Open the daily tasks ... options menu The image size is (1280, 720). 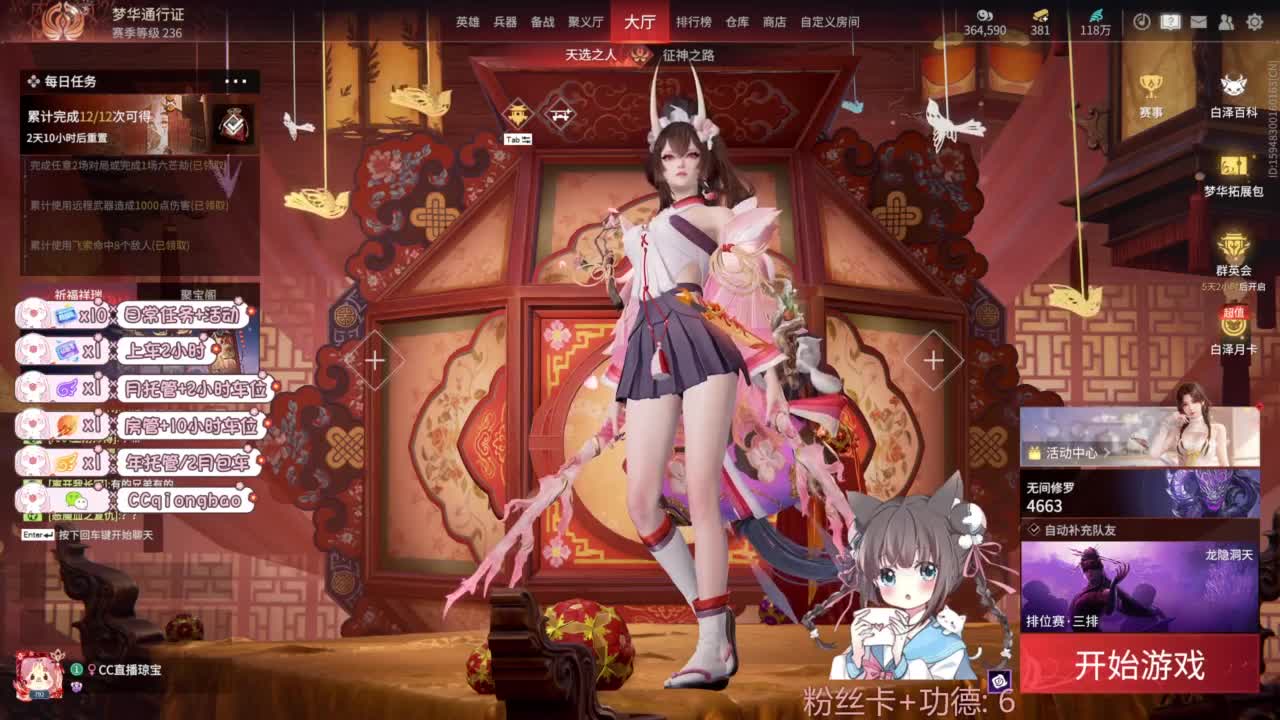(235, 80)
